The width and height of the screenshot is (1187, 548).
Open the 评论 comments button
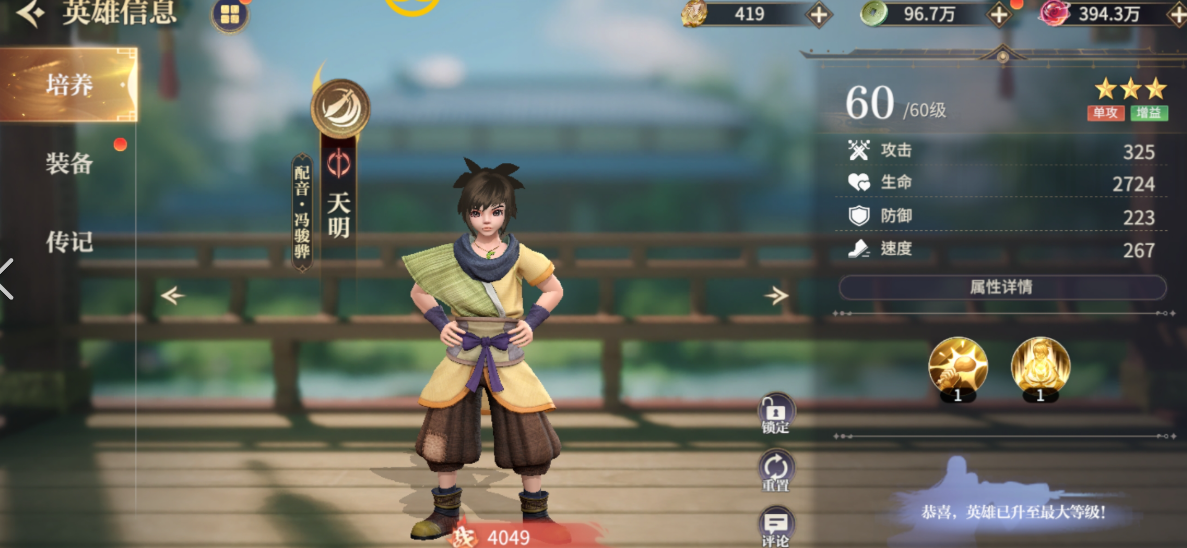coord(776,526)
